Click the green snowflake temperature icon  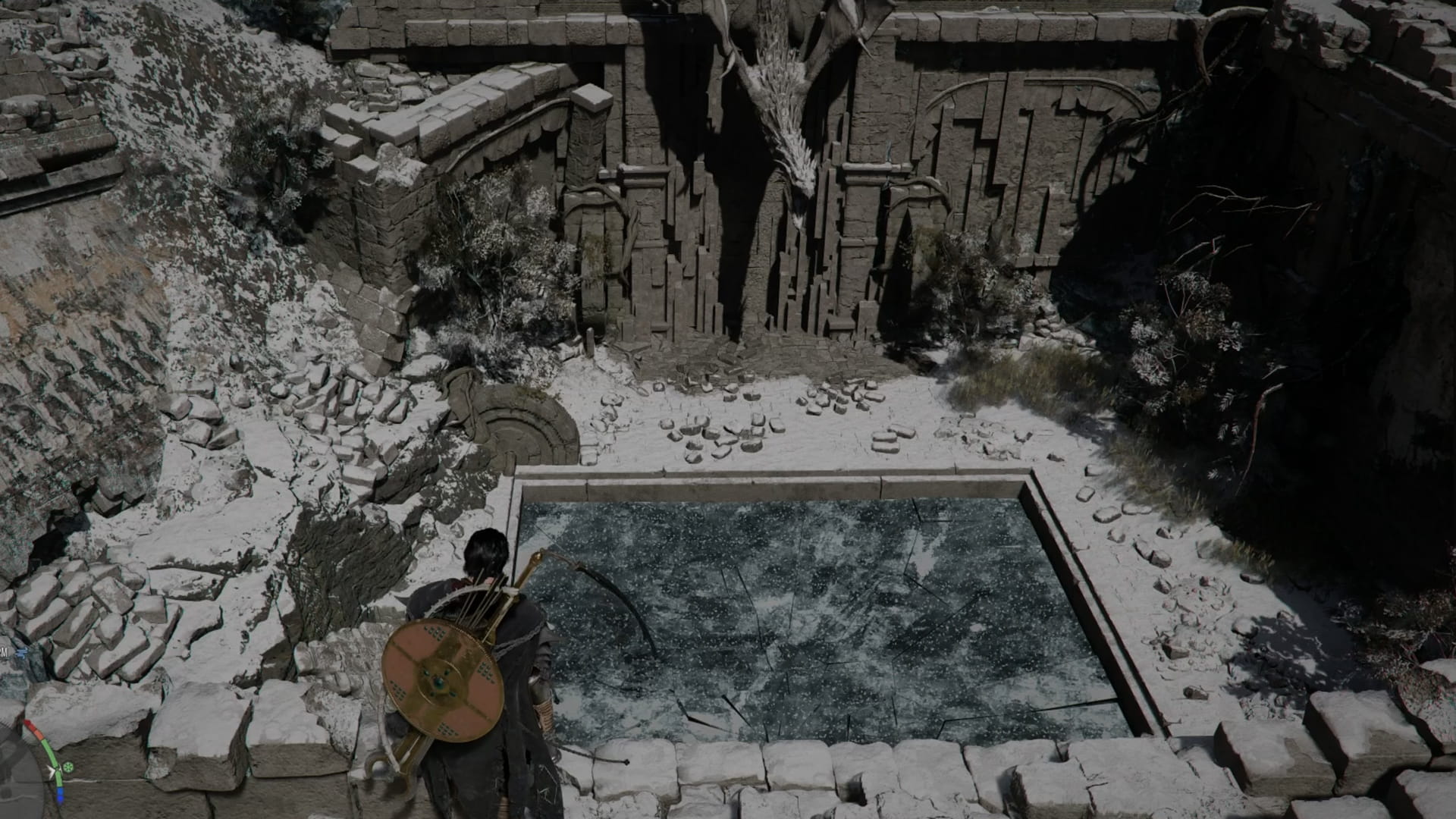pyautogui.click(x=67, y=767)
